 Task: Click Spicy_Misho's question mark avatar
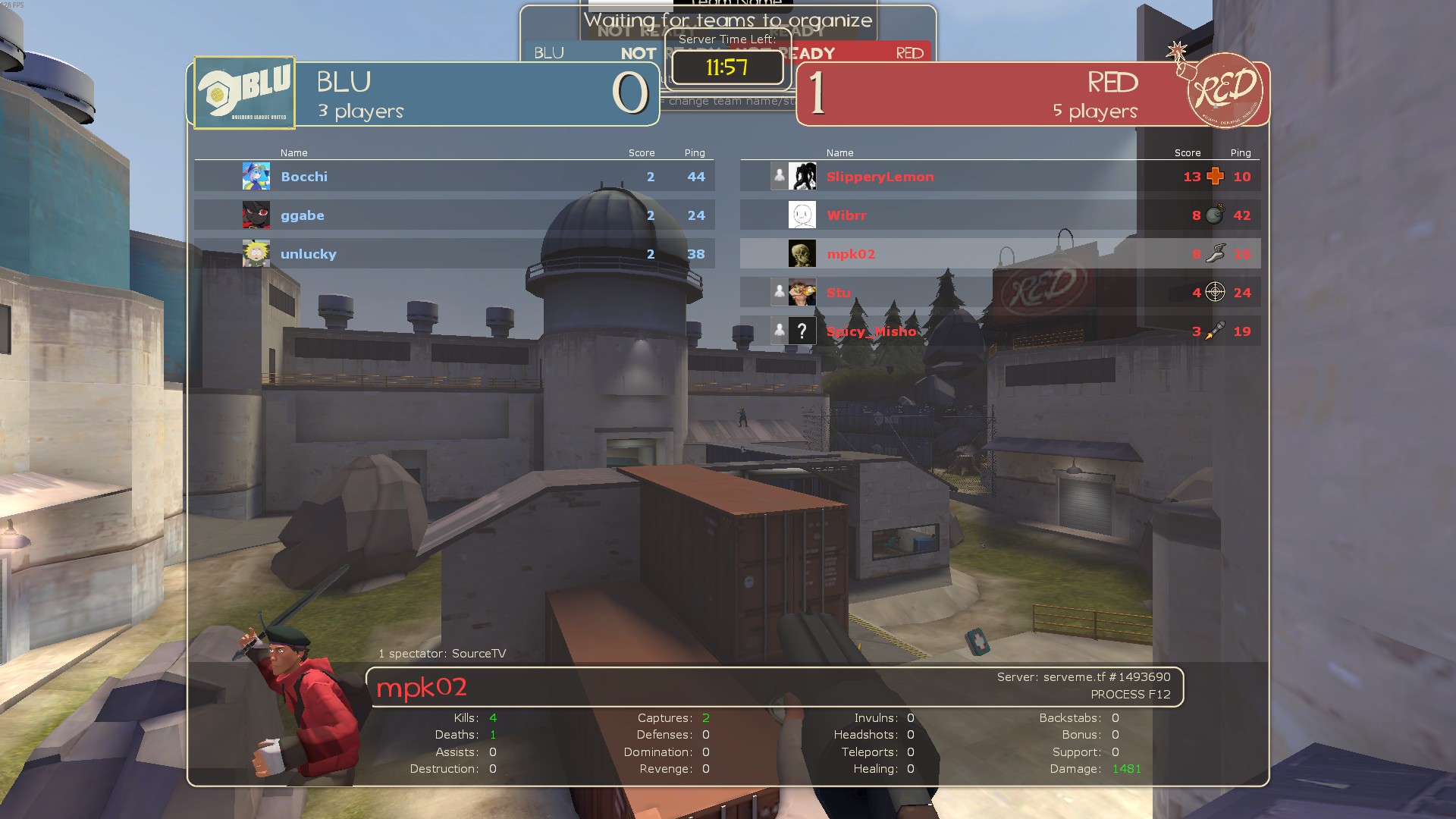tap(802, 331)
